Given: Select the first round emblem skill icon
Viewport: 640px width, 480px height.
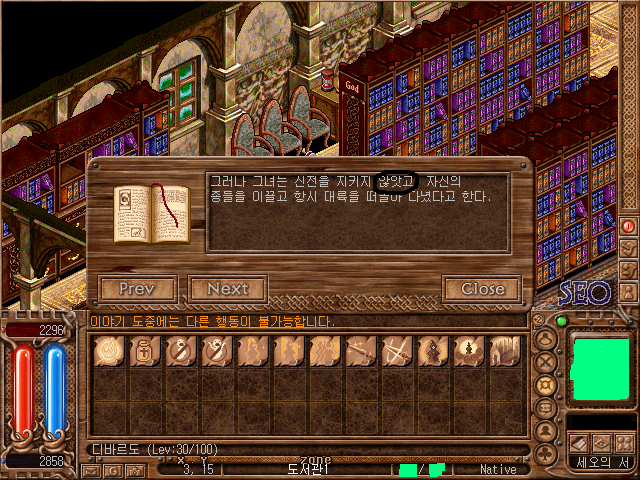Looking at the screenshot, I should click(x=109, y=351).
